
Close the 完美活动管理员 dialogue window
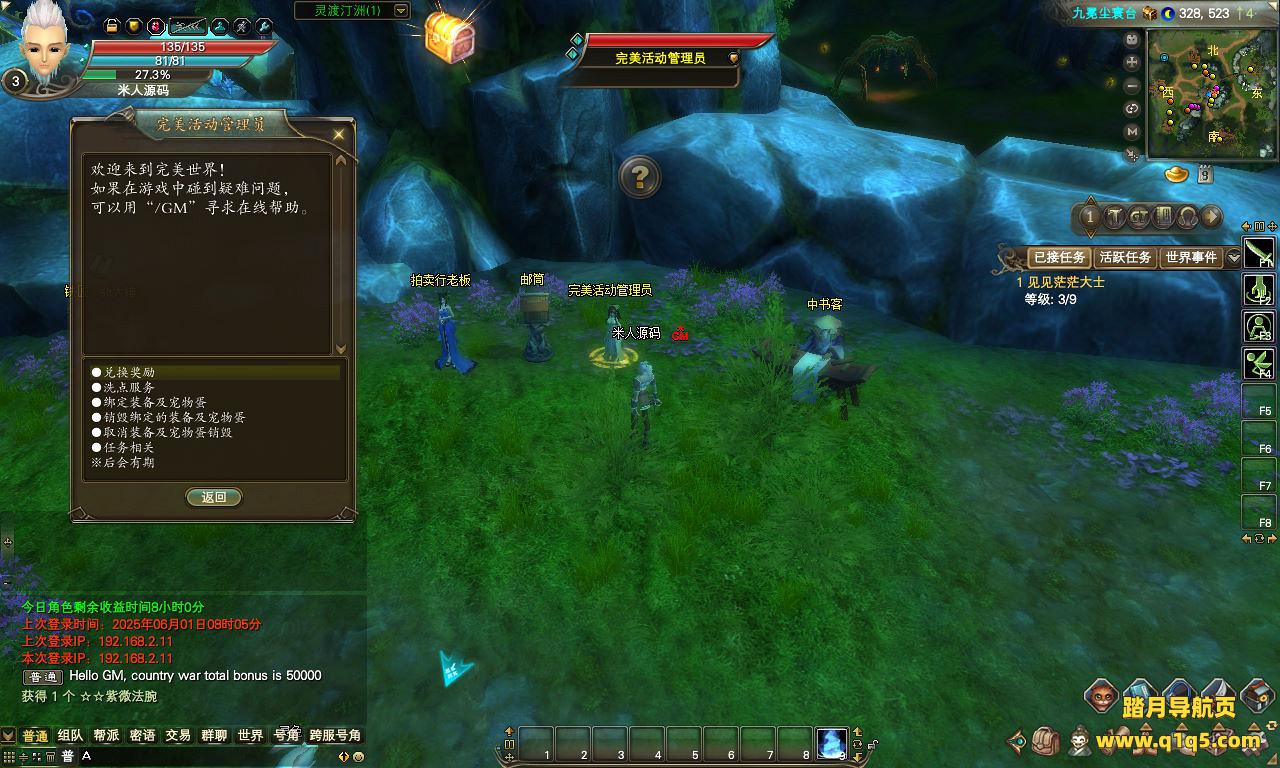point(339,134)
